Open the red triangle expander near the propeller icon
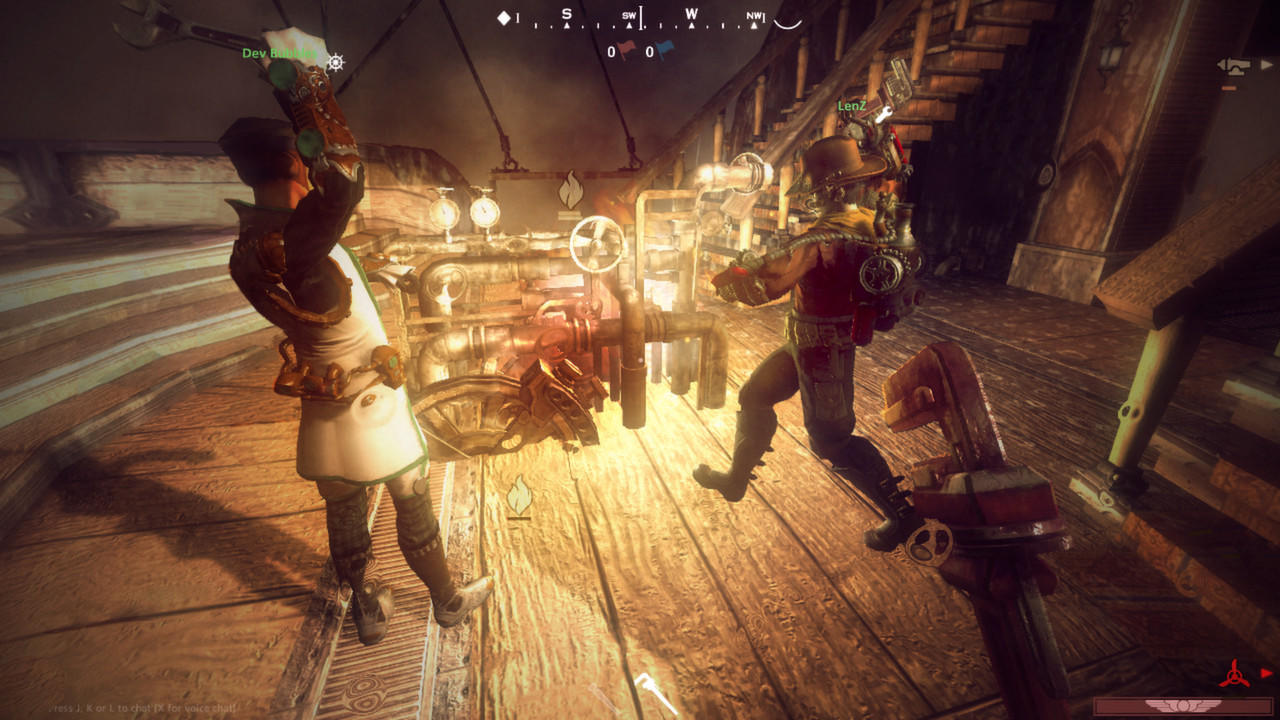 [1266, 673]
